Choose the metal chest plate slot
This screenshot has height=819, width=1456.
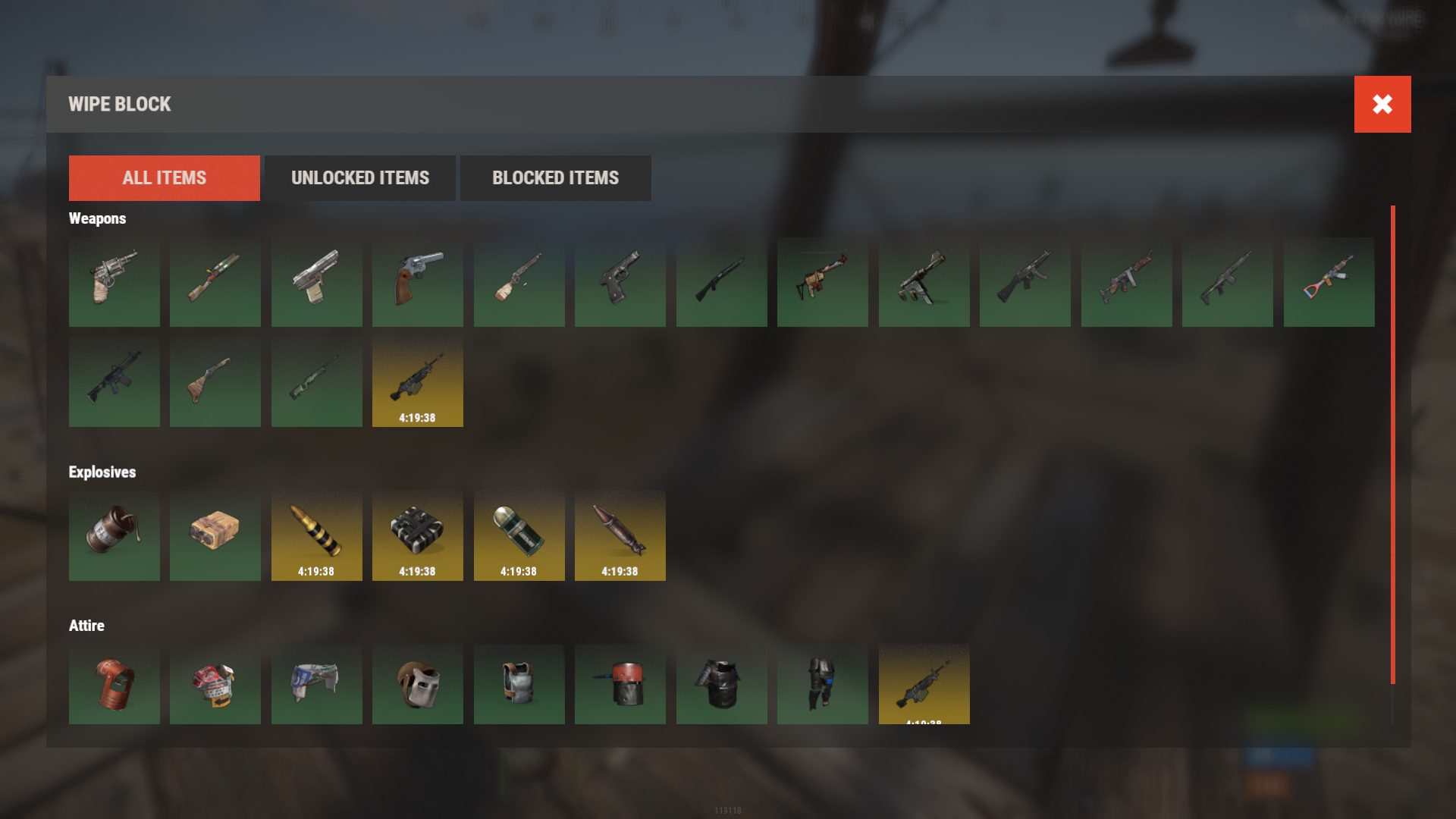pos(519,684)
